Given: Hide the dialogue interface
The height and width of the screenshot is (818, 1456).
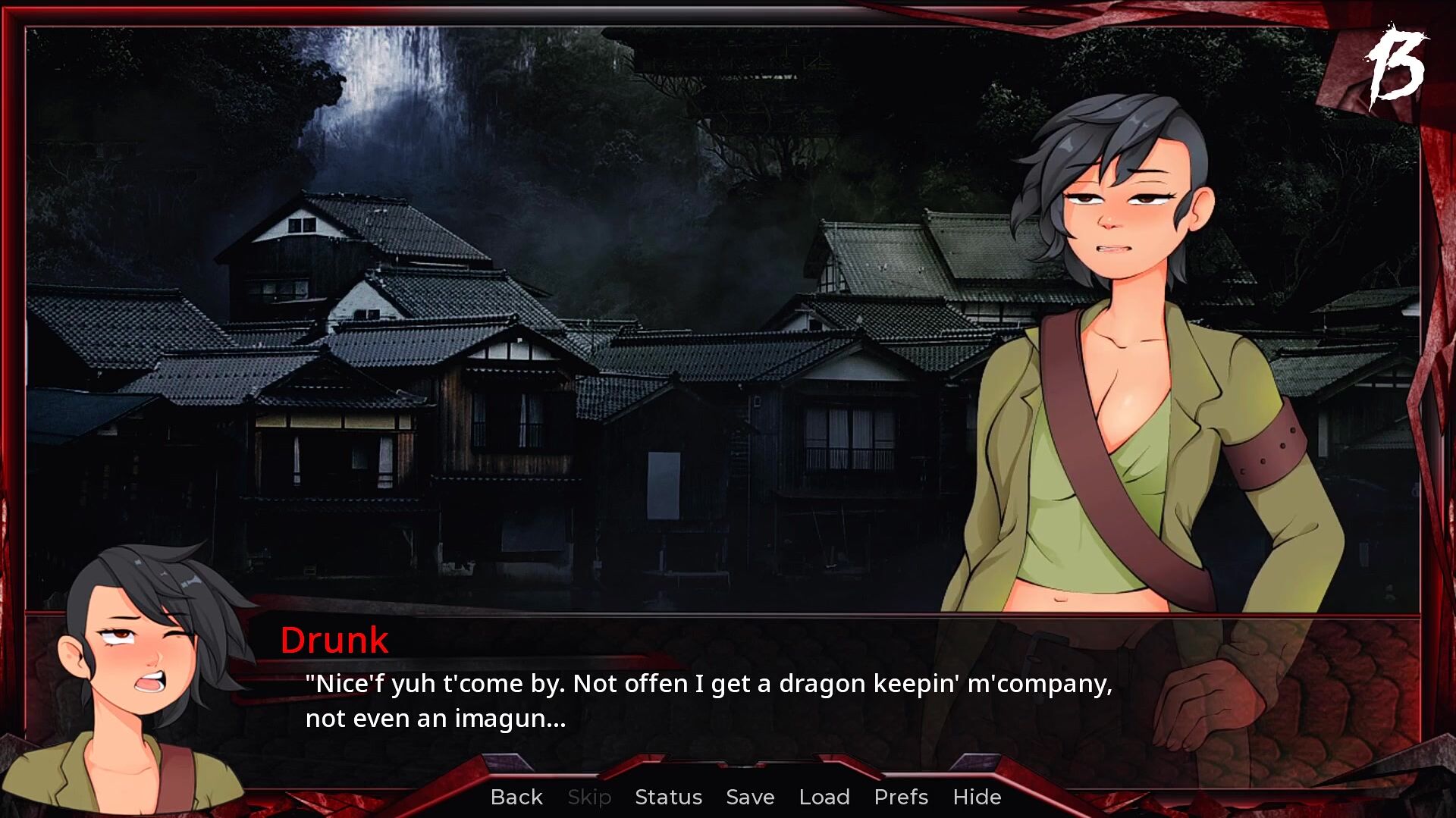Looking at the screenshot, I should pos(977,797).
